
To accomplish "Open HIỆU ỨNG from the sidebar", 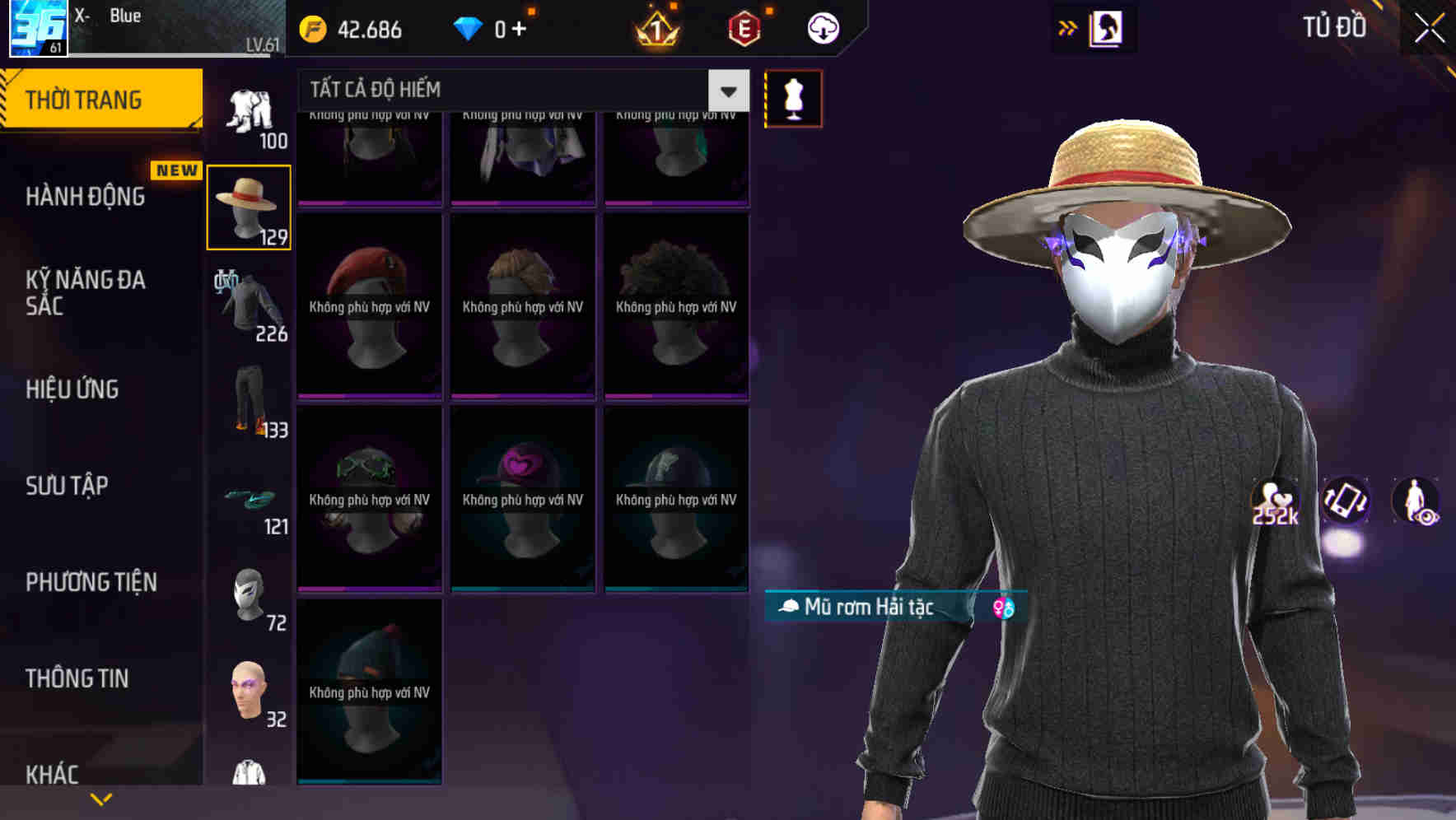I will pyautogui.click(x=72, y=389).
